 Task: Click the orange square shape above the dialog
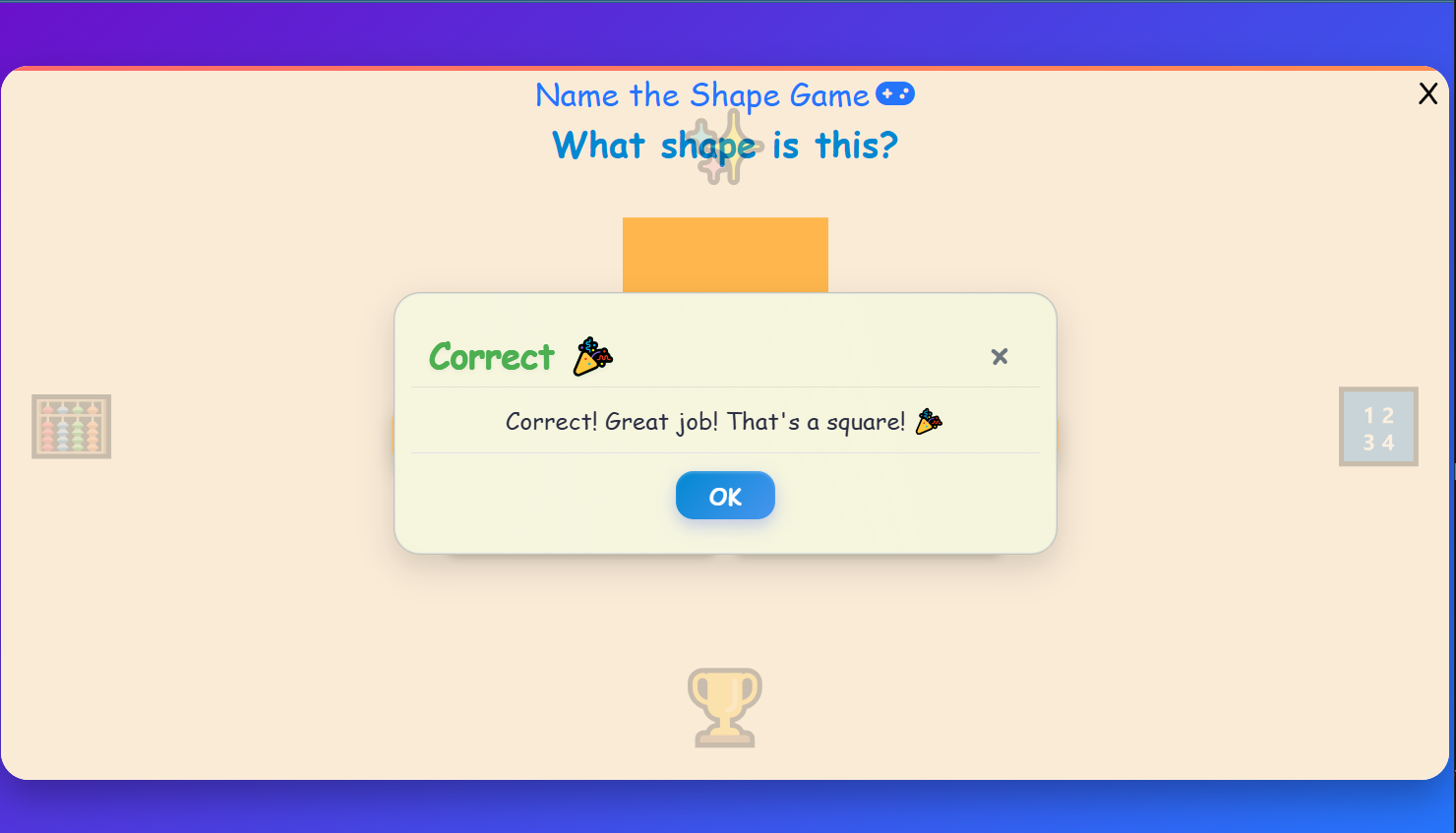(x=725, y=254)
